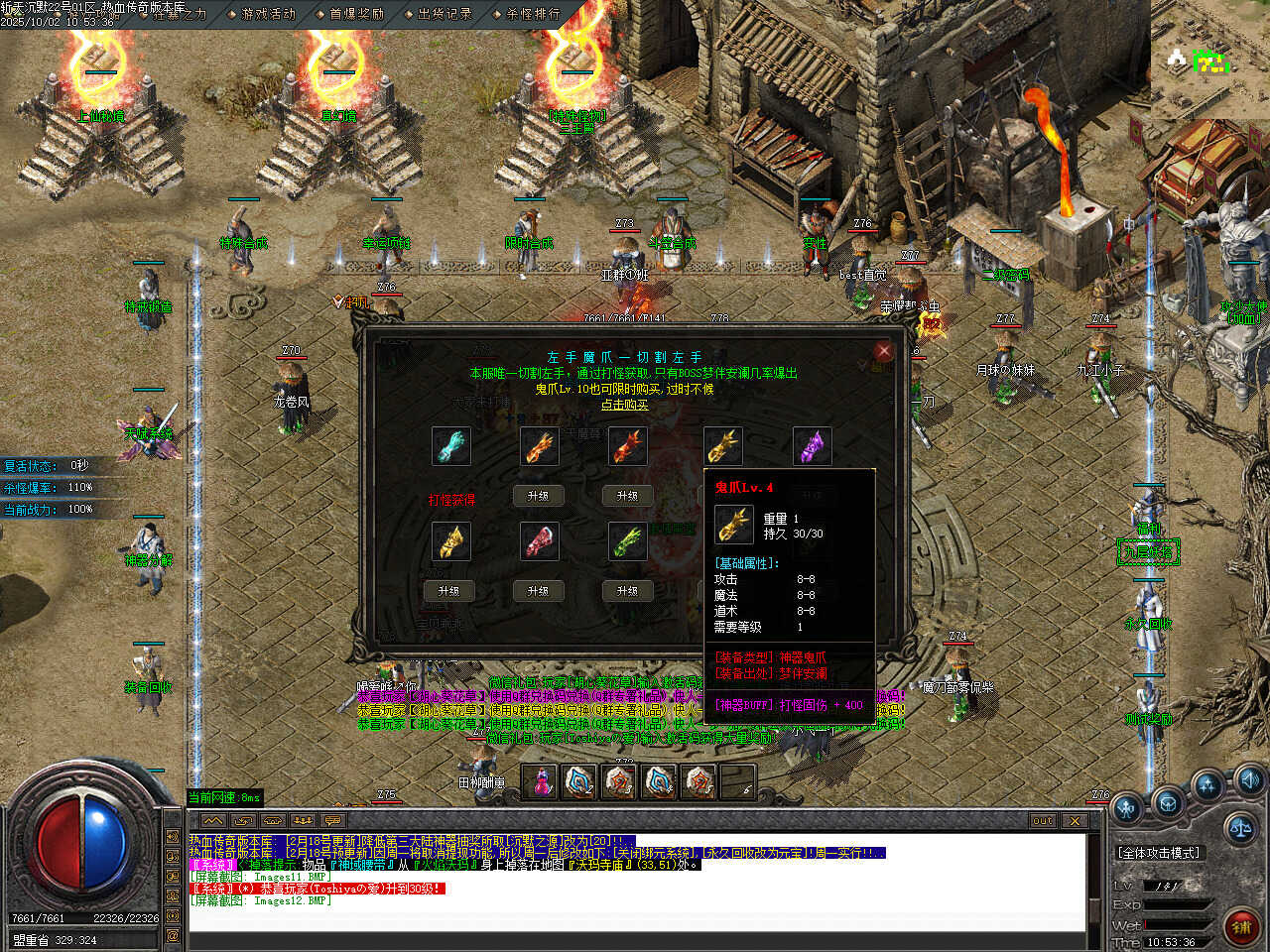
Task: Use the pink potion in the hotbar
Action: [x=542, y=782]
